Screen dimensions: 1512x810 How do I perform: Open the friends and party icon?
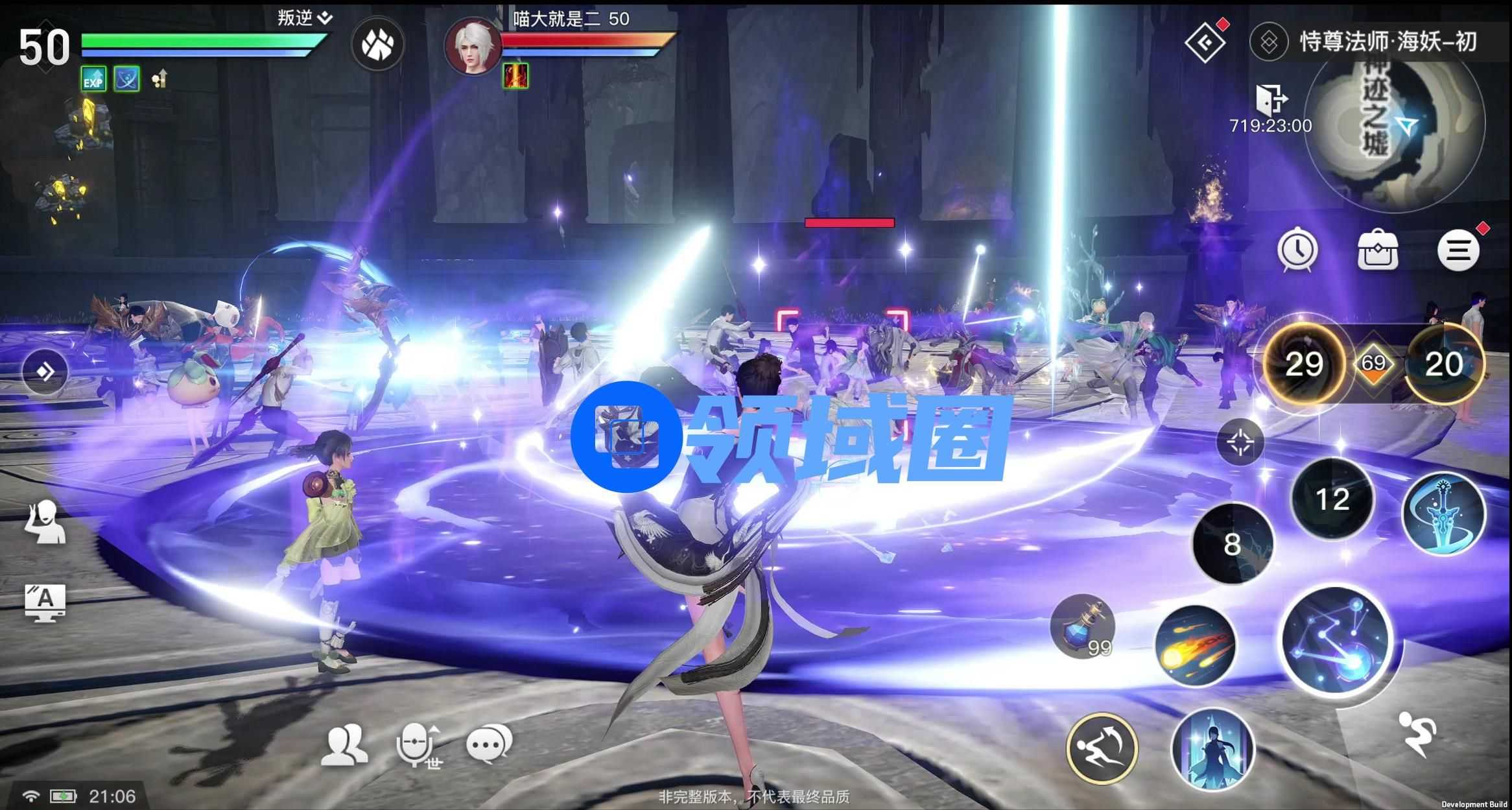point(344,745)
